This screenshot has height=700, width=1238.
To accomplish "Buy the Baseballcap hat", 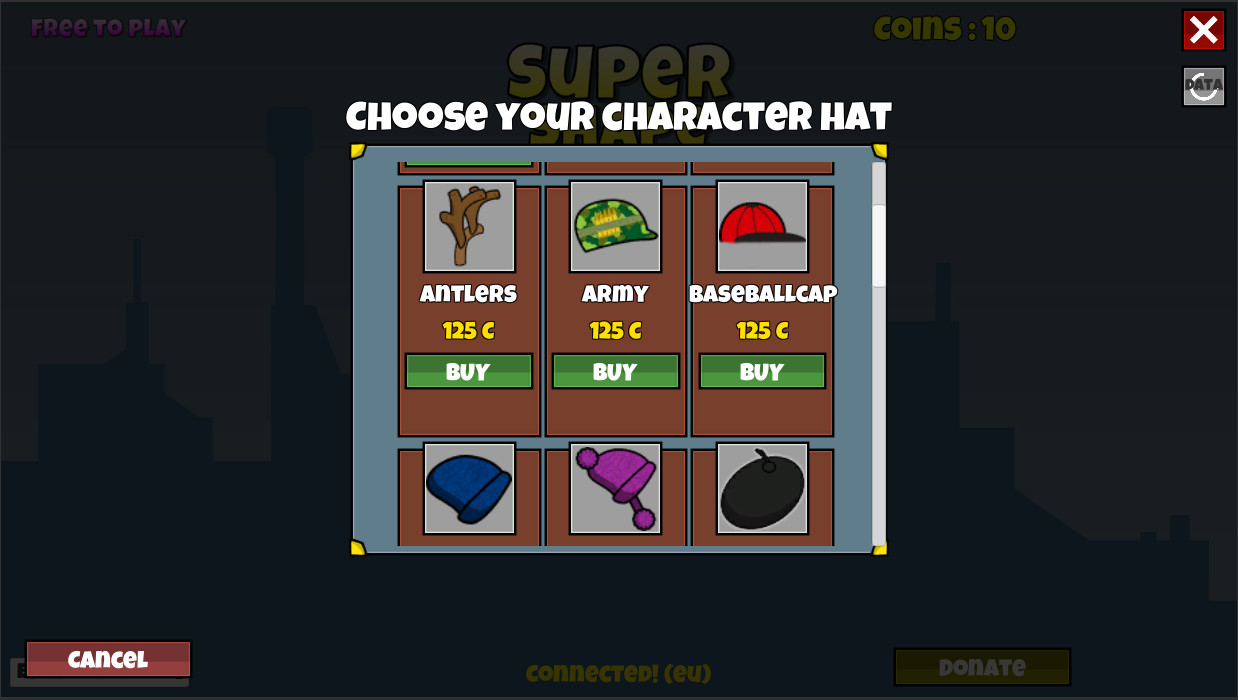I will click(762, 371).
